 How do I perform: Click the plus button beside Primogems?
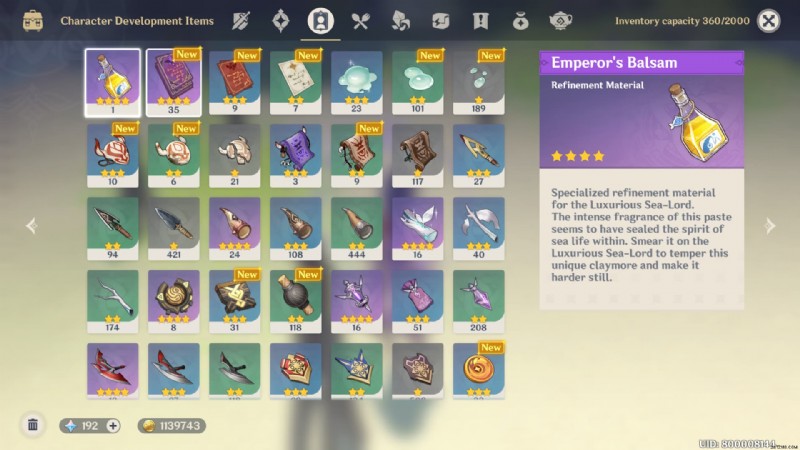113,425
